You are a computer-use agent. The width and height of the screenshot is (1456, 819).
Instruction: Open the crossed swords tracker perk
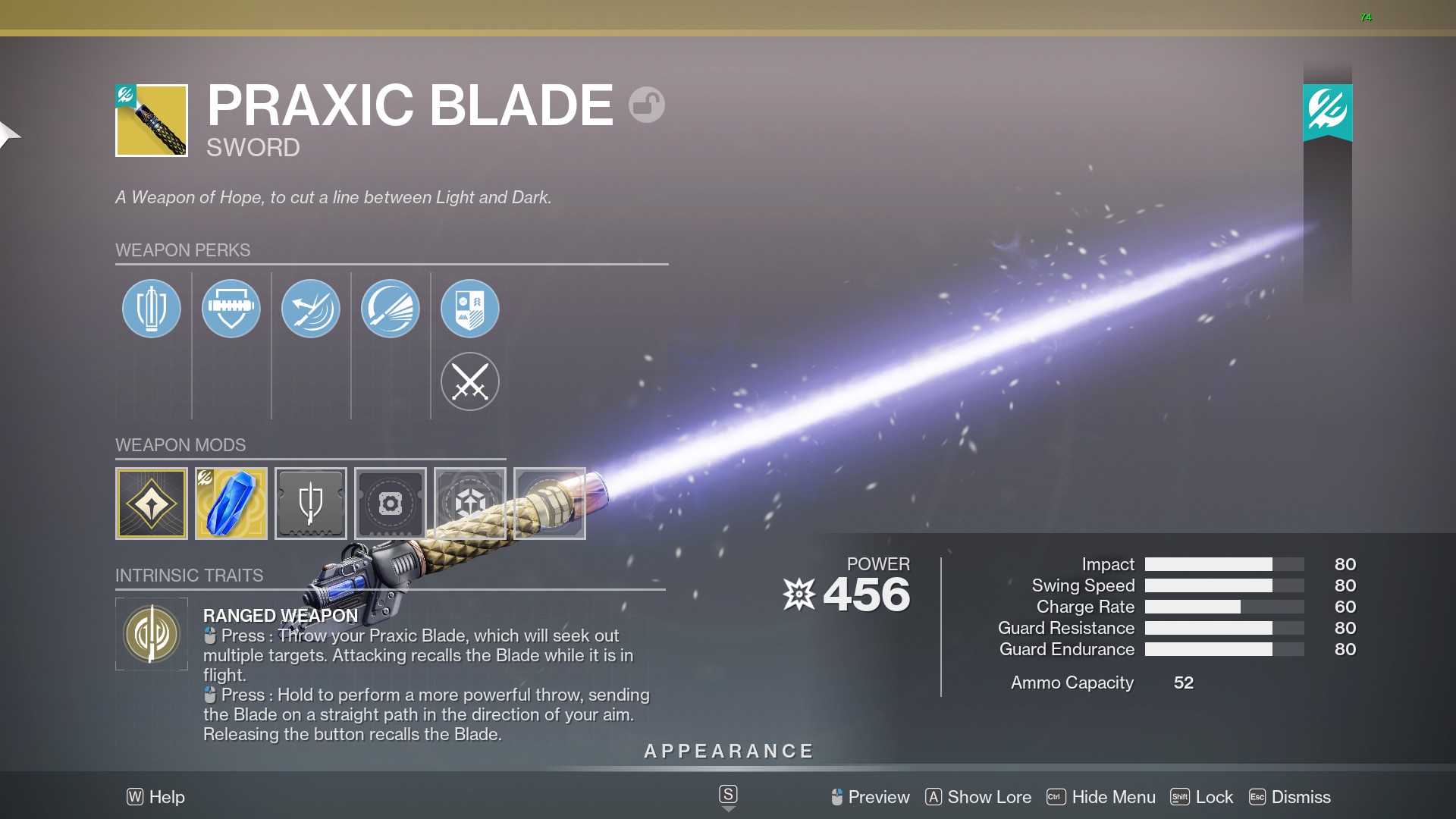pos(470,381)
